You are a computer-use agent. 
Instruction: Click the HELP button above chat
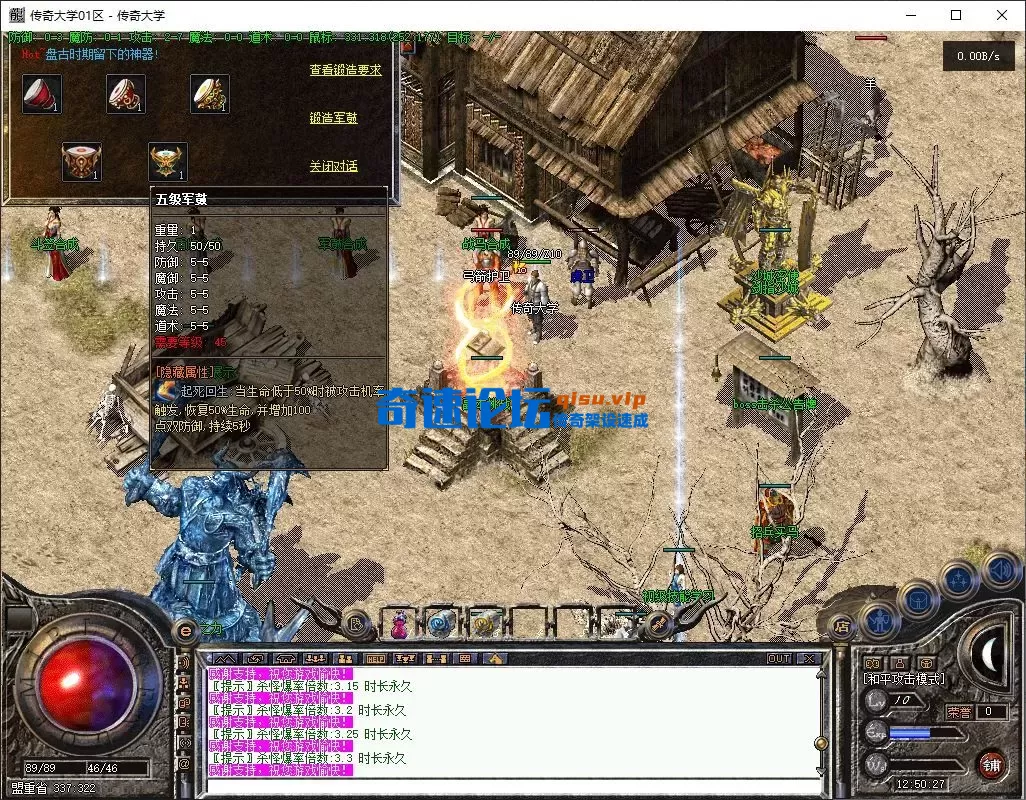[x=376, y=659]
